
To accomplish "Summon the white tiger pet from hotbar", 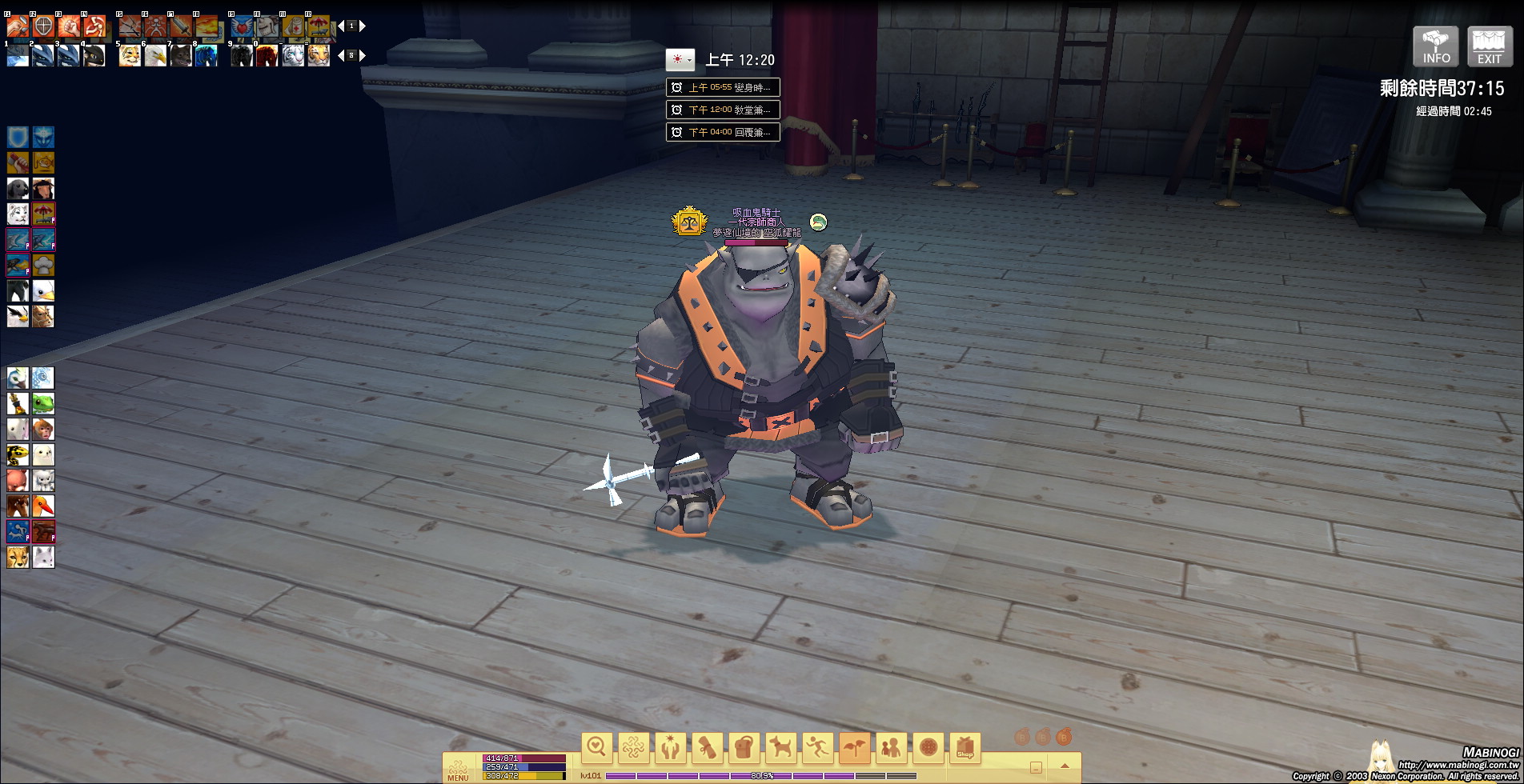I will (293, 56).
